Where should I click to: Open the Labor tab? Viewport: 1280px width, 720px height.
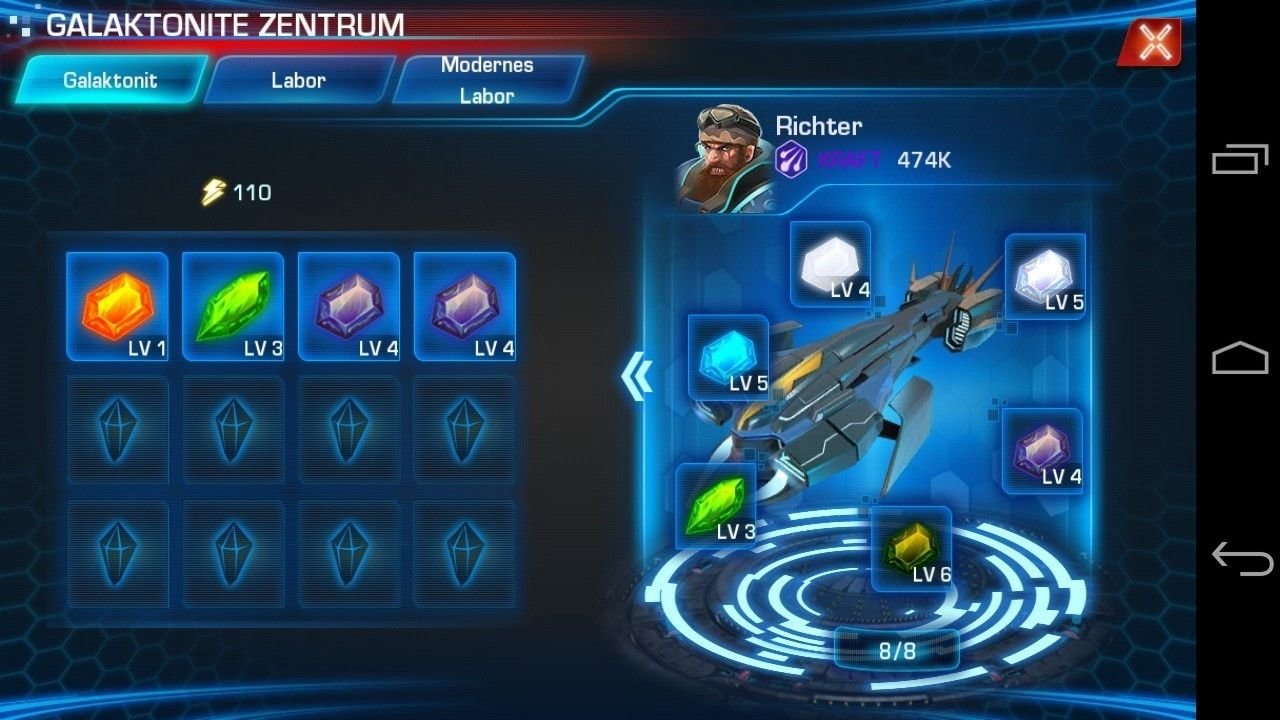pyautogui.click(x=298, y=80)
